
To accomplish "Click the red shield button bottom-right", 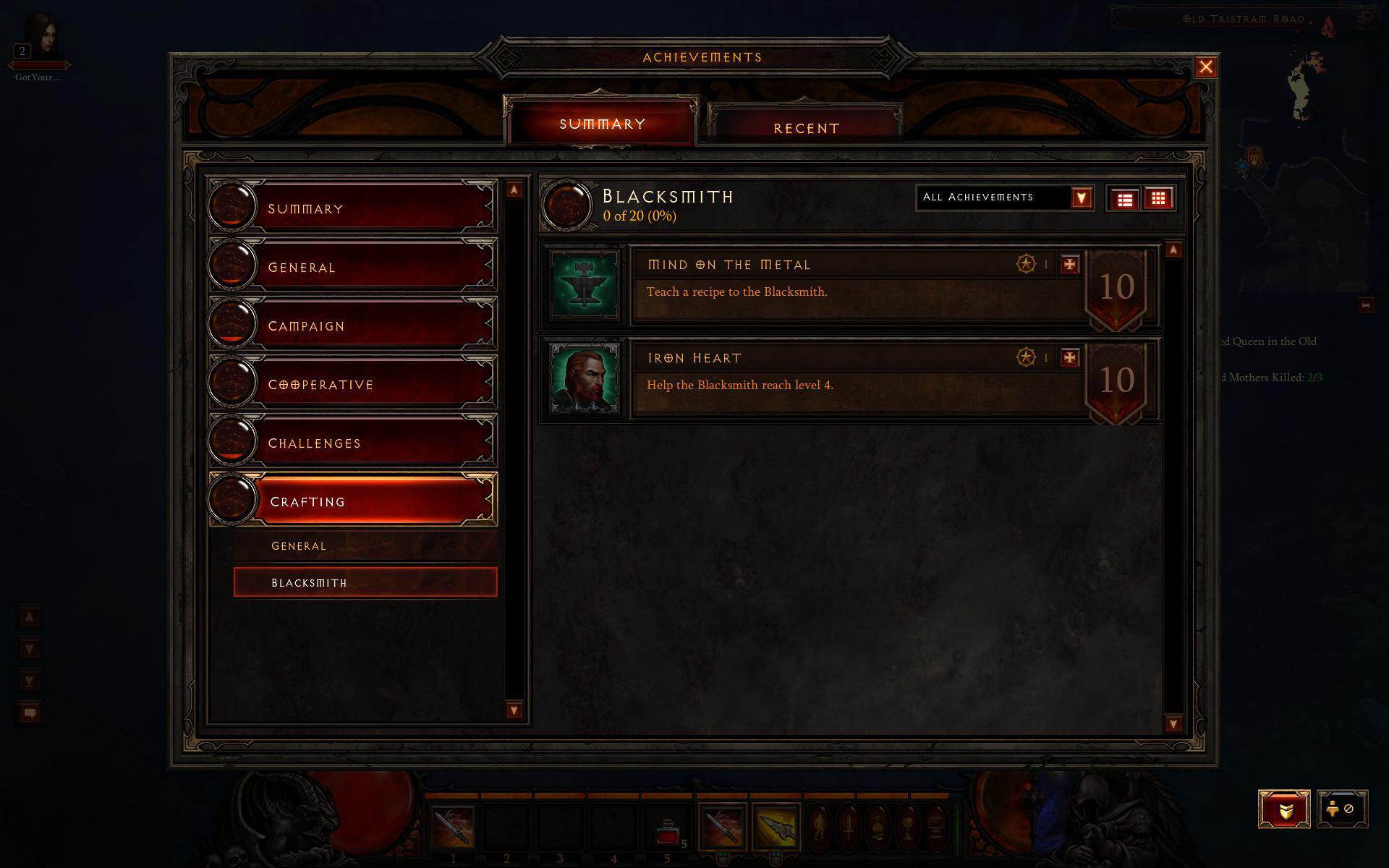I will coord(1284,809).
